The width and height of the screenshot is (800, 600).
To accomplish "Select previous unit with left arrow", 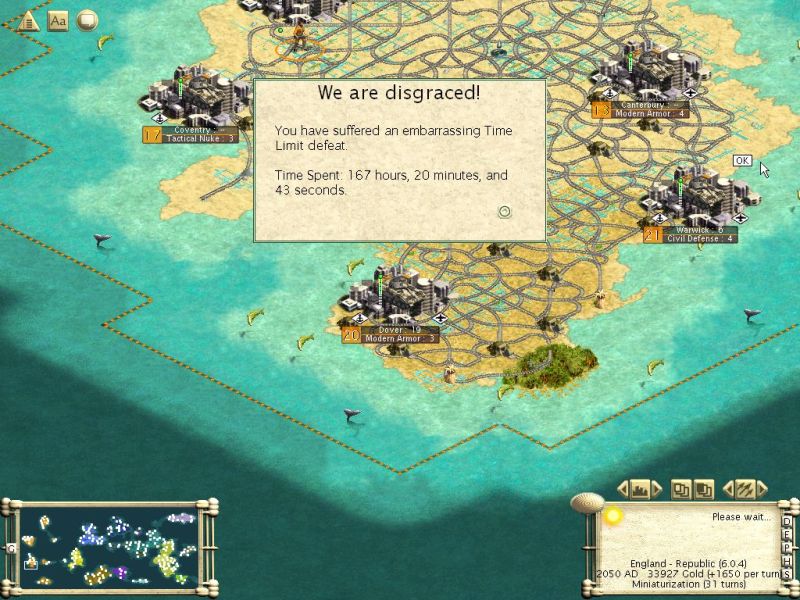I will [727, 489].
